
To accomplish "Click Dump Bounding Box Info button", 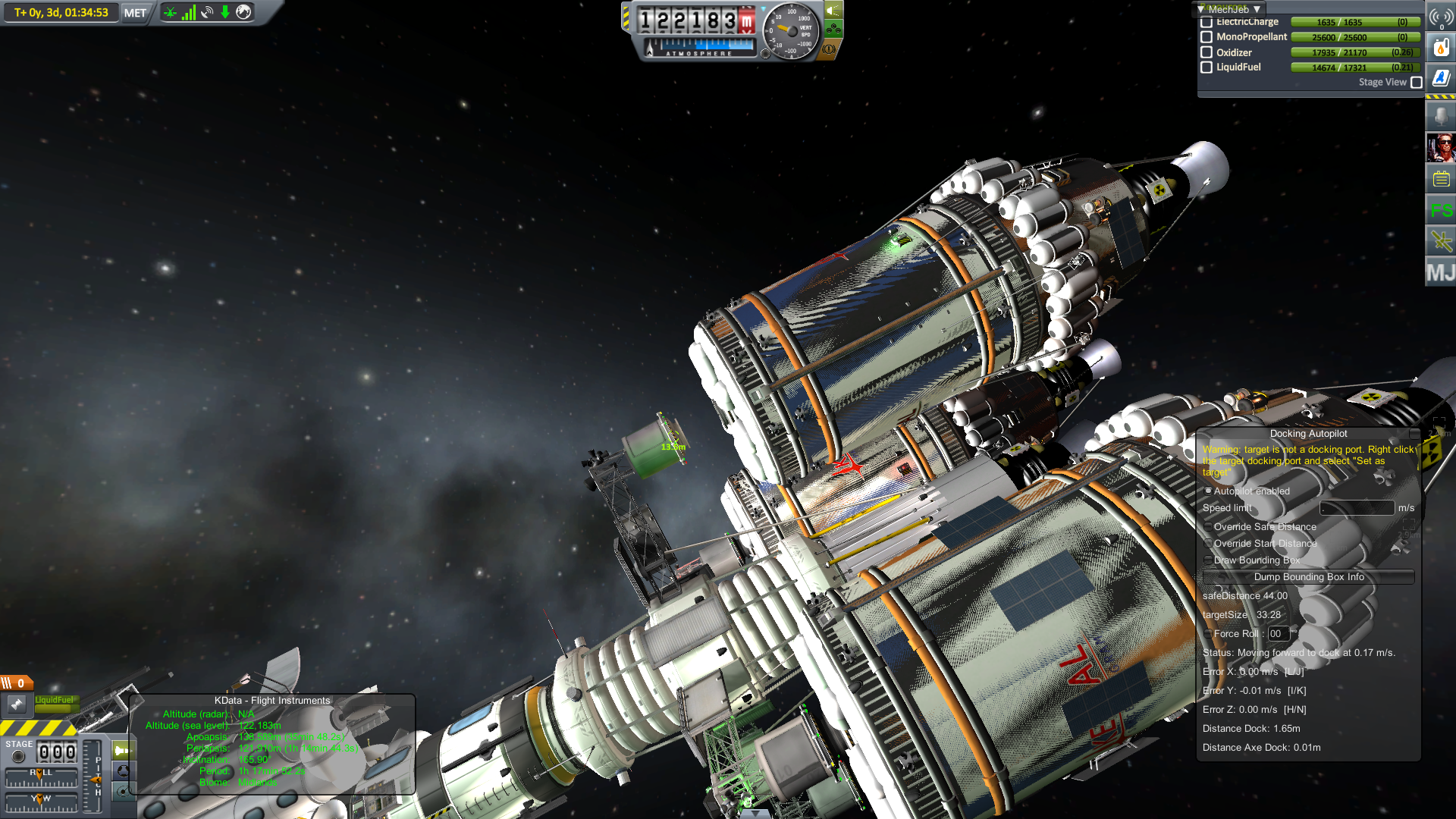I will (1308, 577).
